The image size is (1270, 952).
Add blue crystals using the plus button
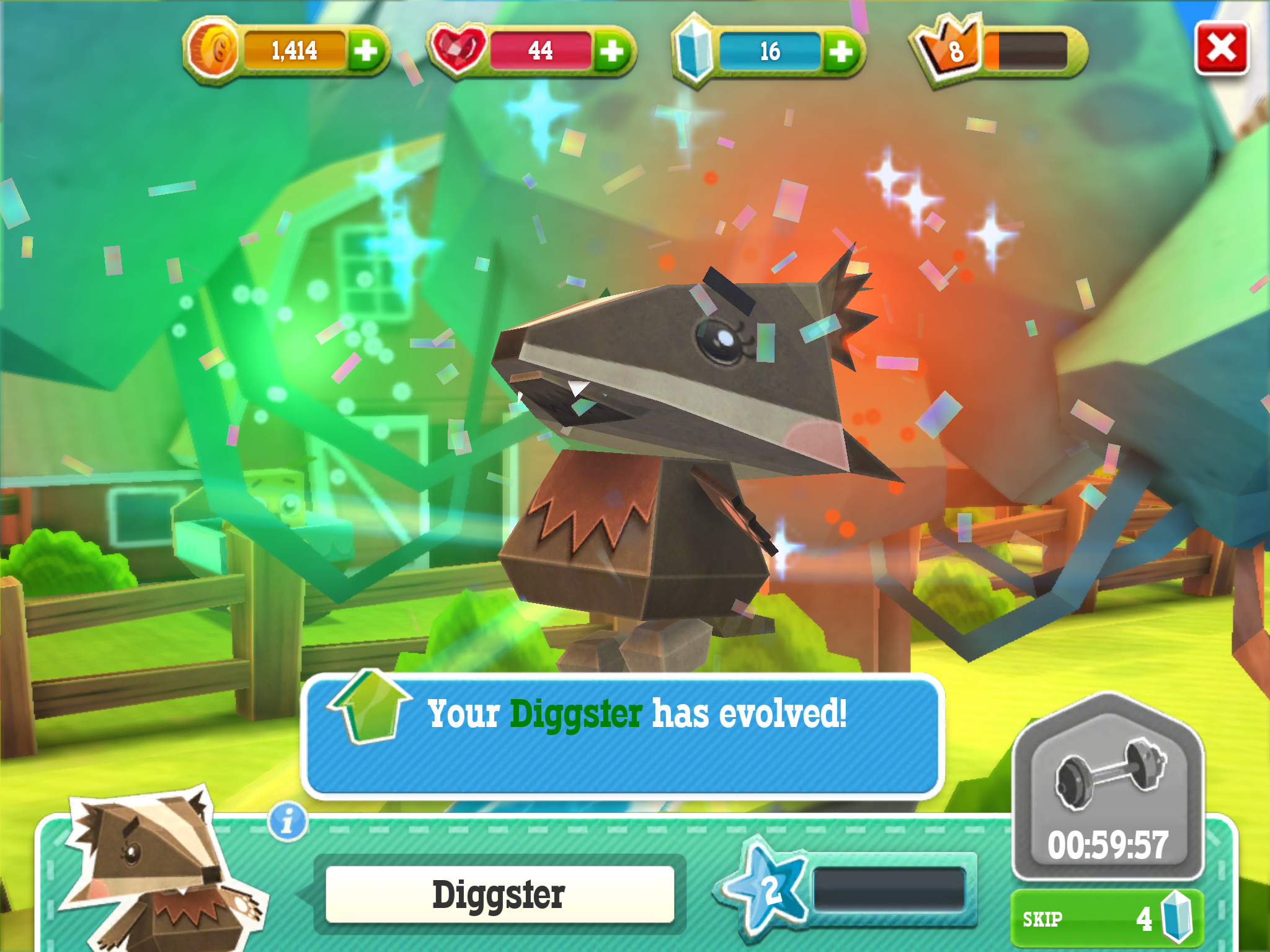840,51
